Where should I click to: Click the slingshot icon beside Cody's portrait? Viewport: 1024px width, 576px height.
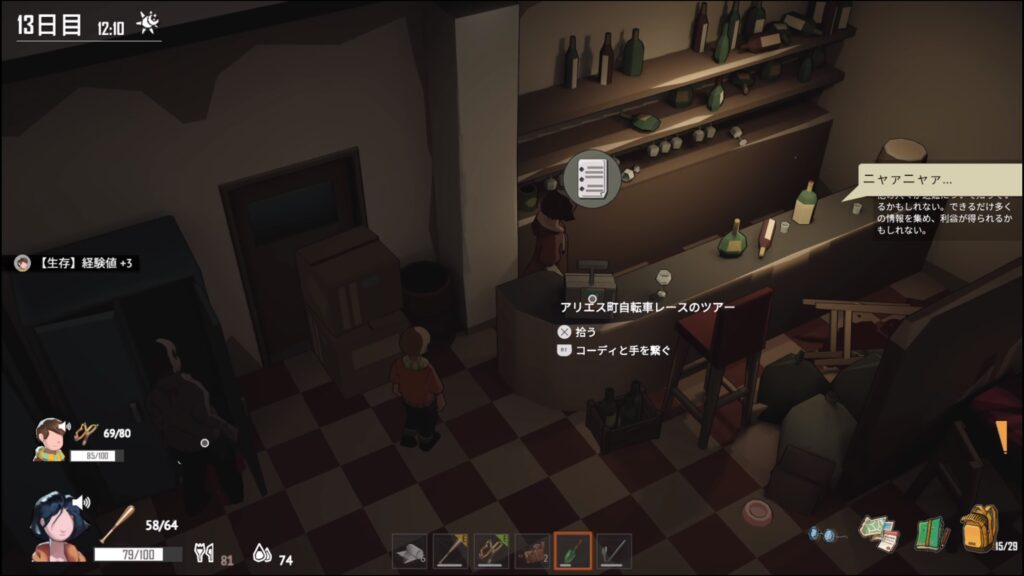click(87, 433)
